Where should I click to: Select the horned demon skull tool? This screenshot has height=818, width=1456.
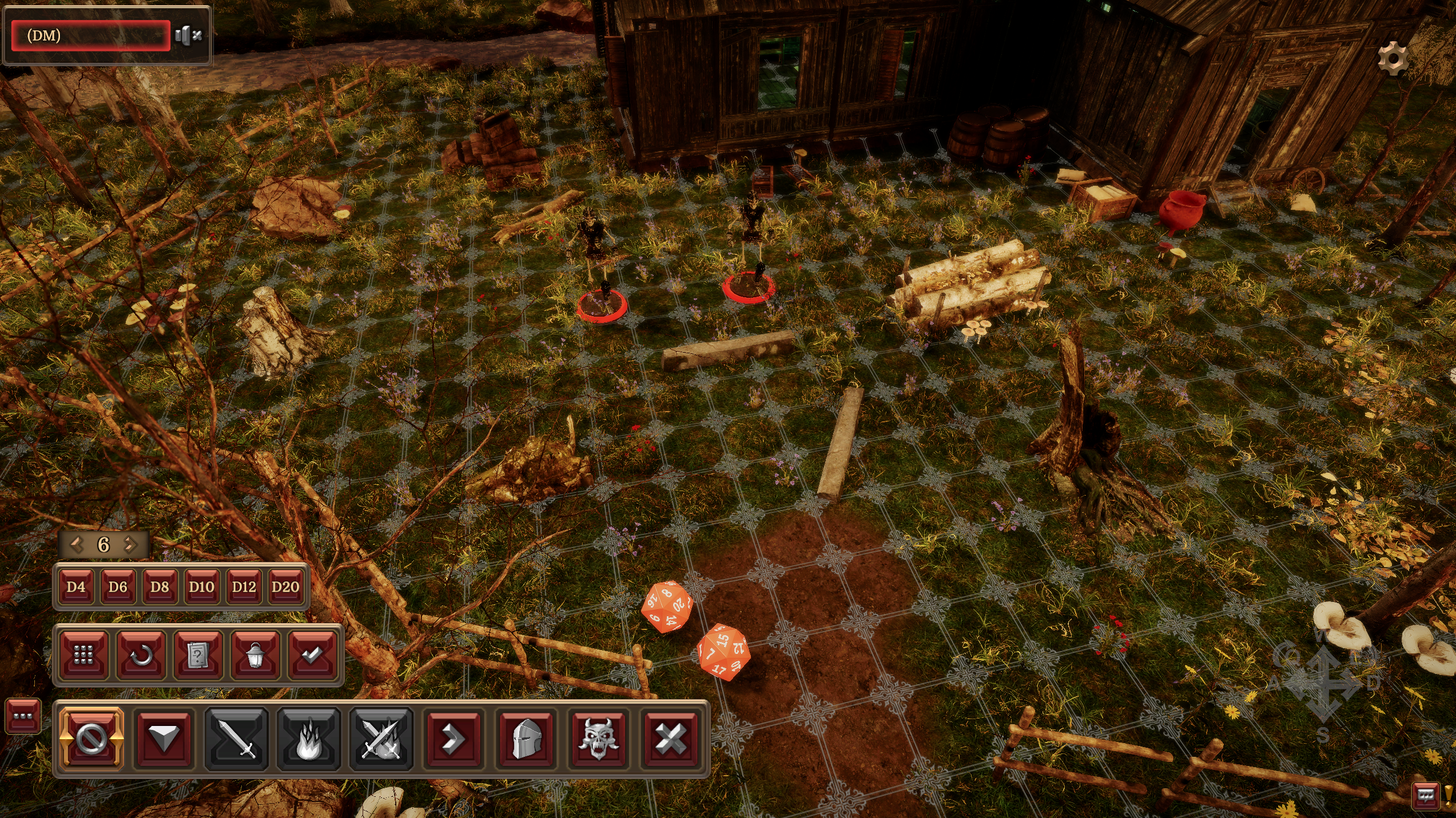[x=598, y=739]
